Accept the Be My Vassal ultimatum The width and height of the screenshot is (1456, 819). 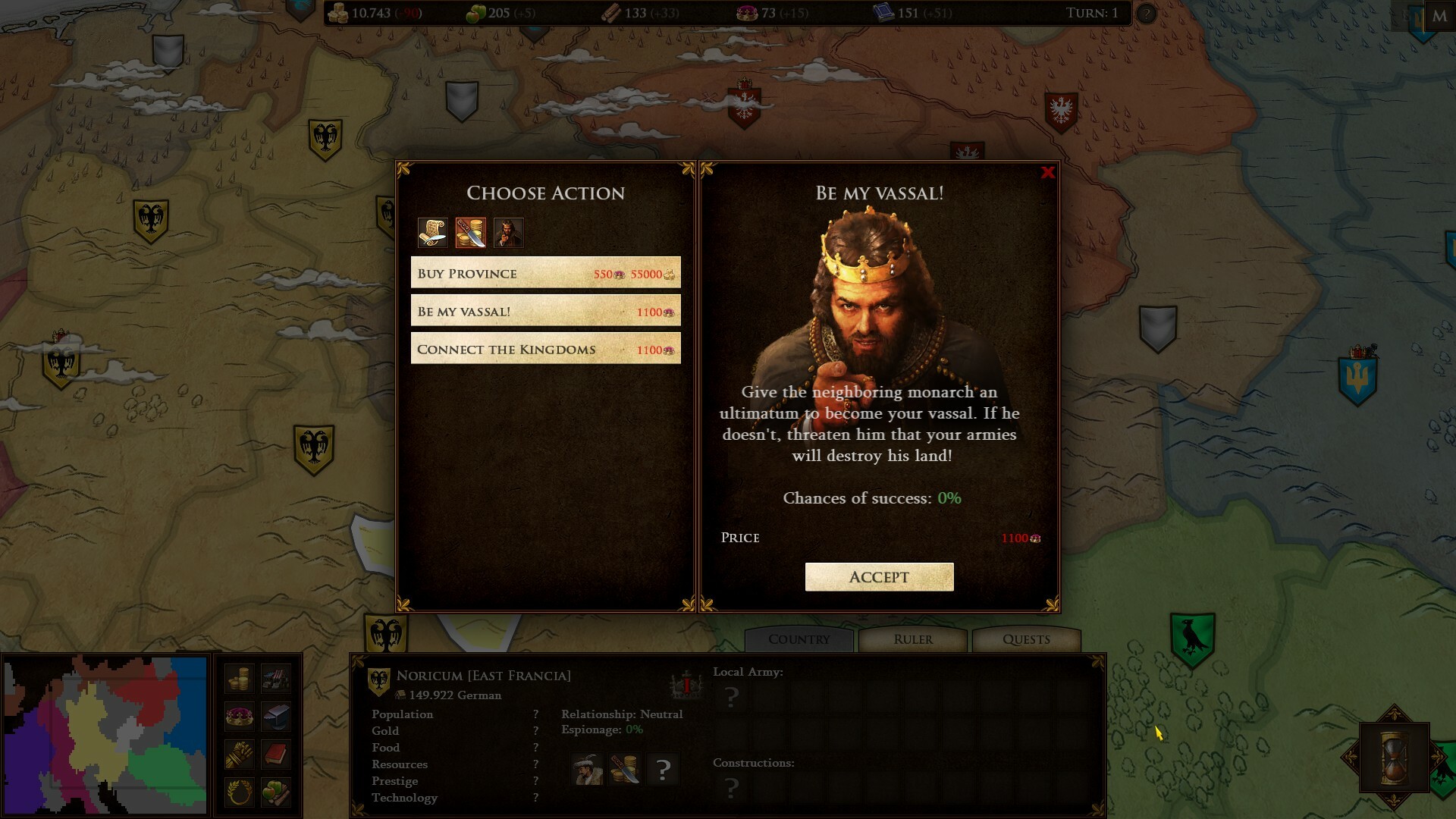point(879,577)
